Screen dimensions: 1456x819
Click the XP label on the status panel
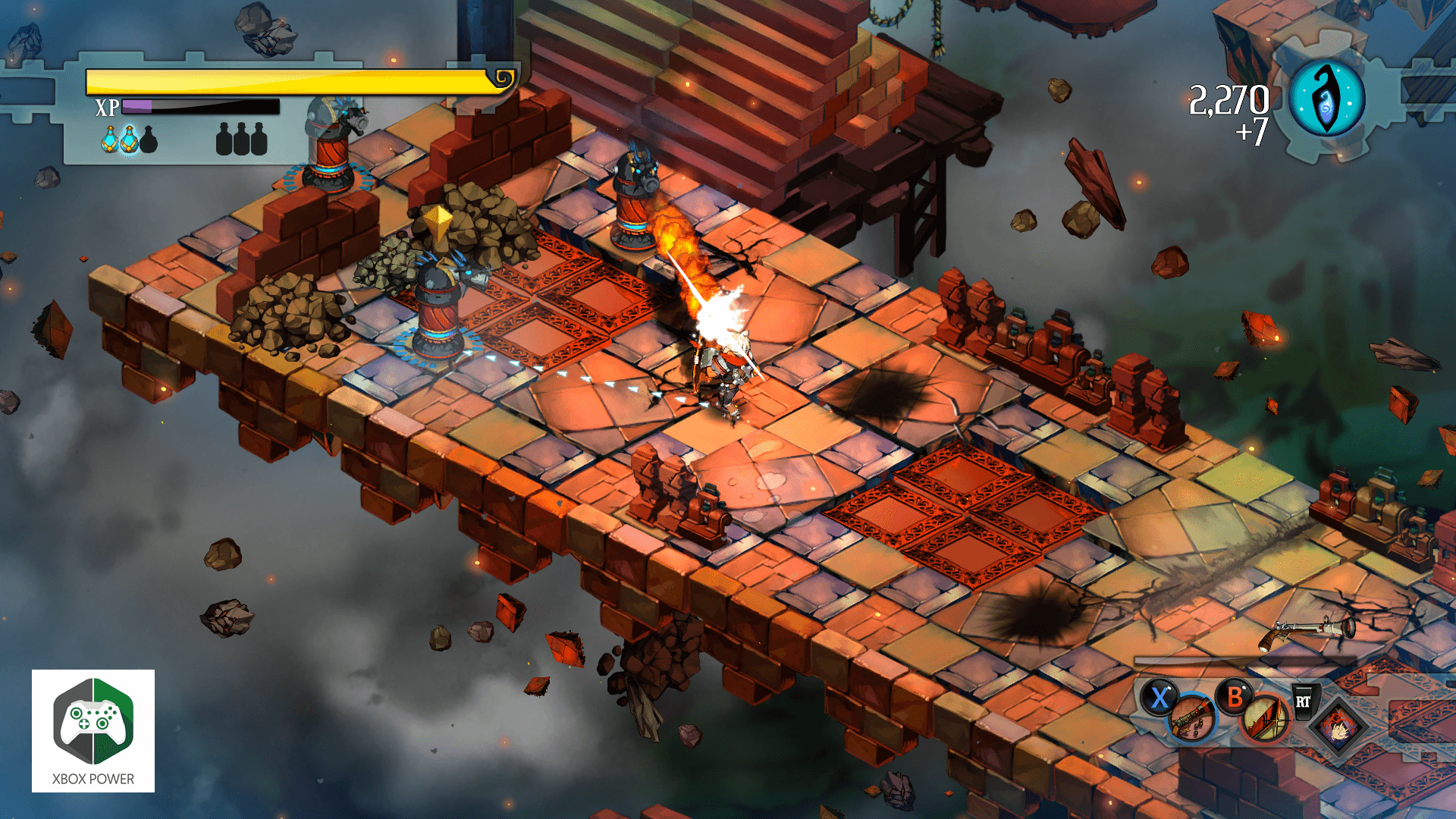point(108,106)
